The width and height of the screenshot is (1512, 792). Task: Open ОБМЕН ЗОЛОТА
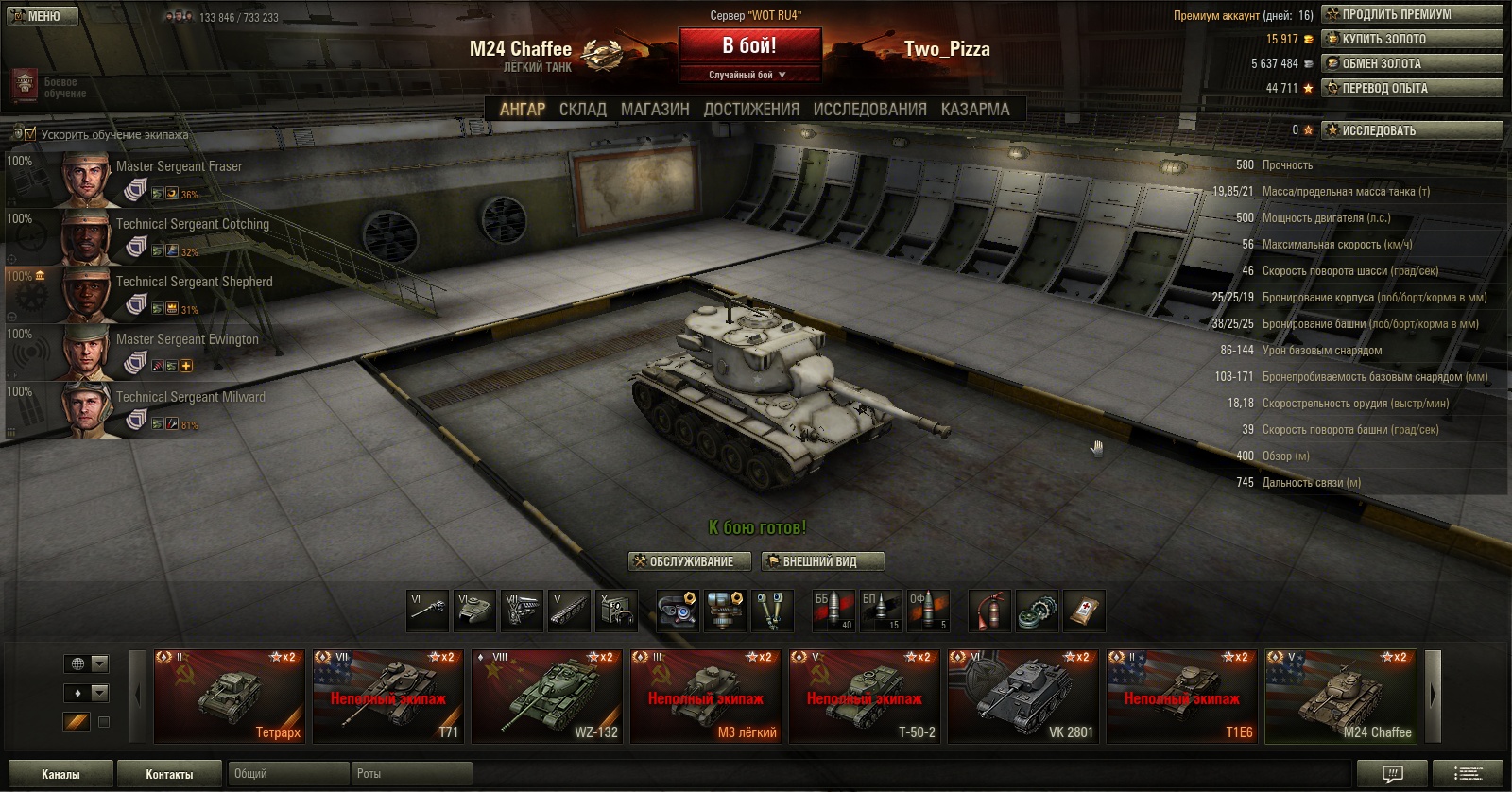point(1412,63)
